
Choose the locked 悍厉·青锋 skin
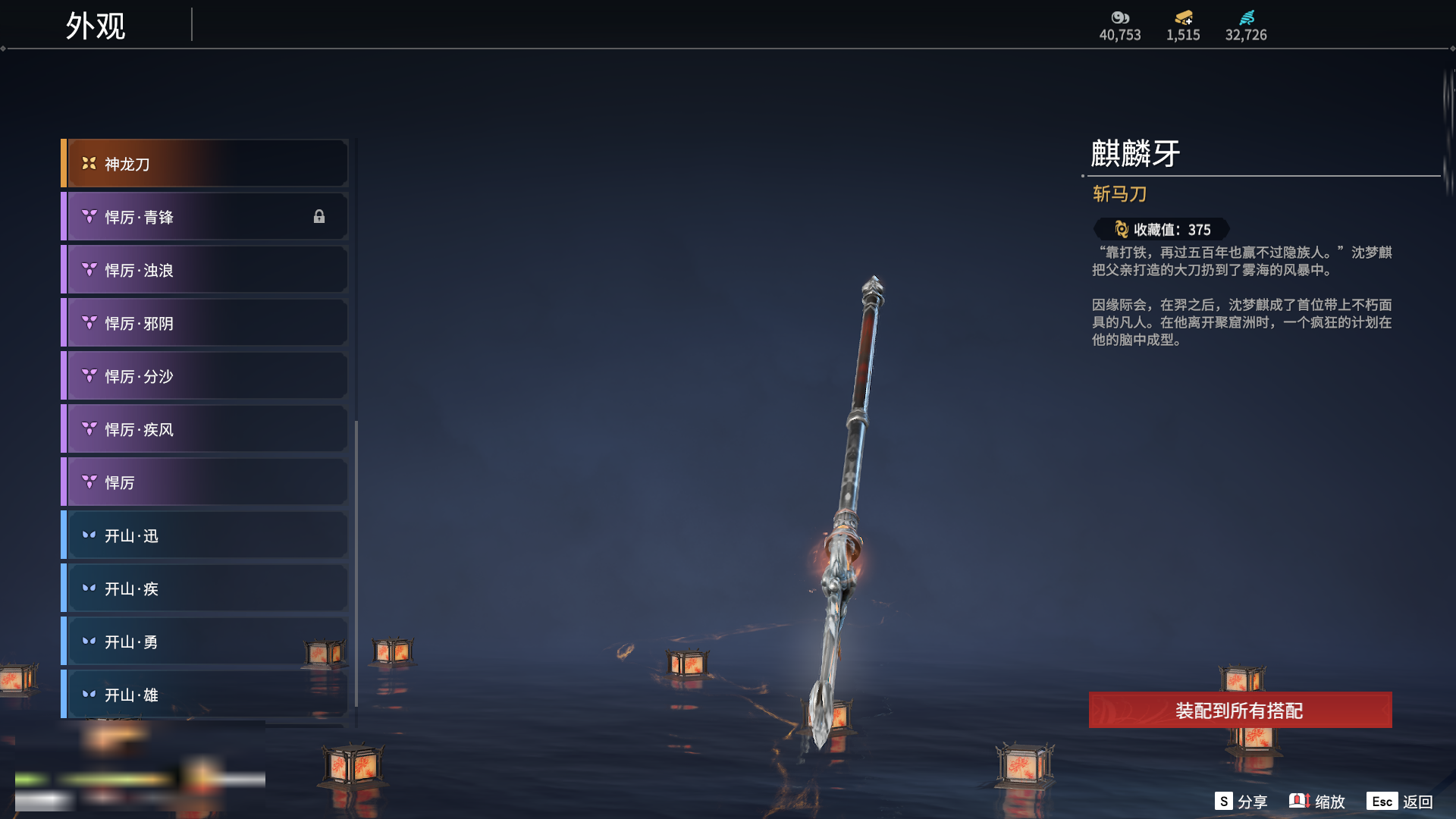(x=205, y=217)
